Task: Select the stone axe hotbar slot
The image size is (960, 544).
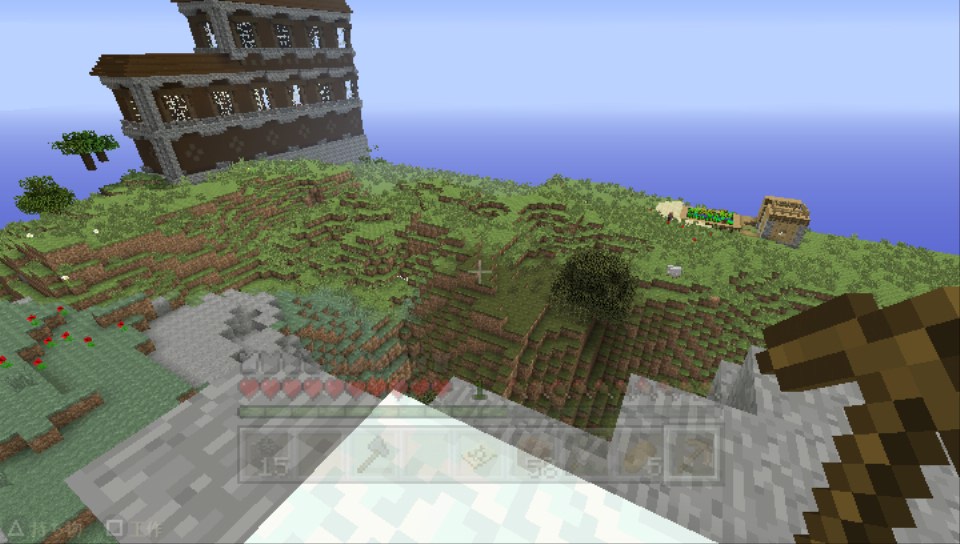Action: 371,454
